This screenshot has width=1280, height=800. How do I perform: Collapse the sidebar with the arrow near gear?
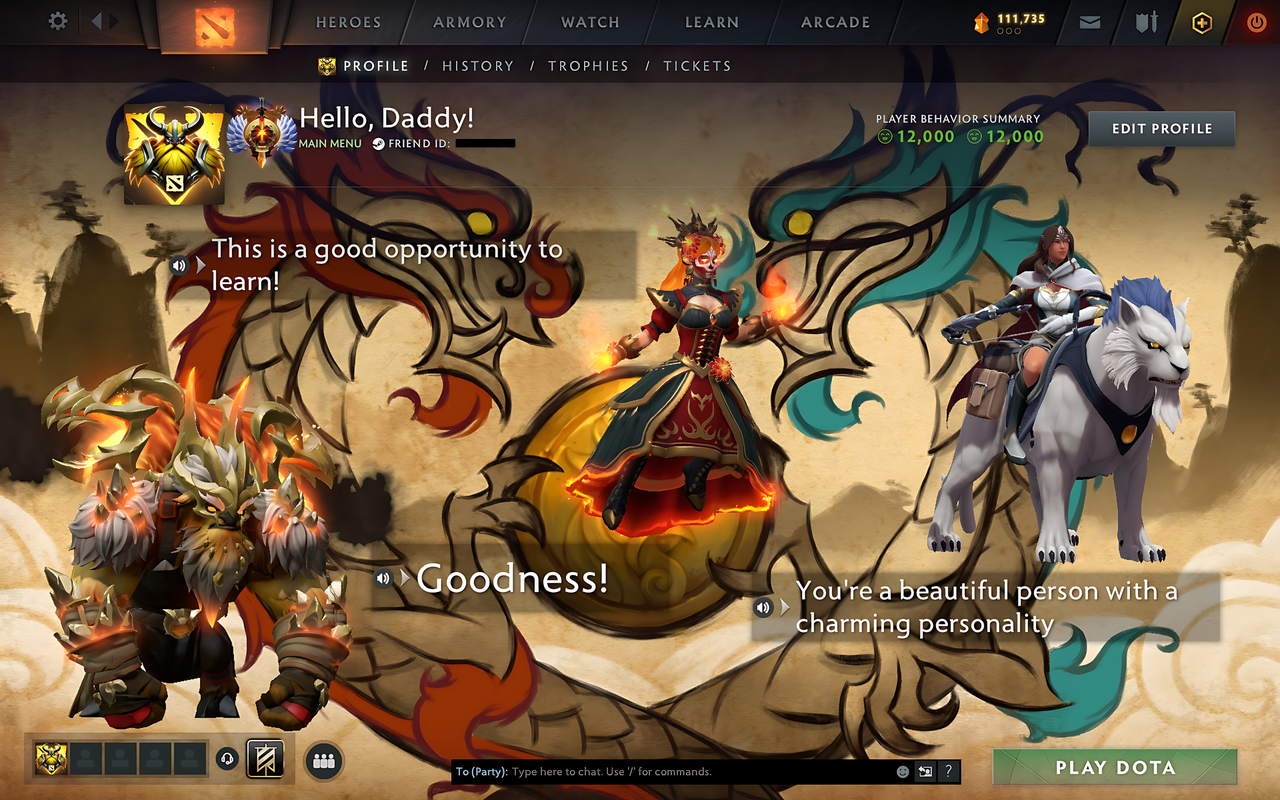(98, 21)
